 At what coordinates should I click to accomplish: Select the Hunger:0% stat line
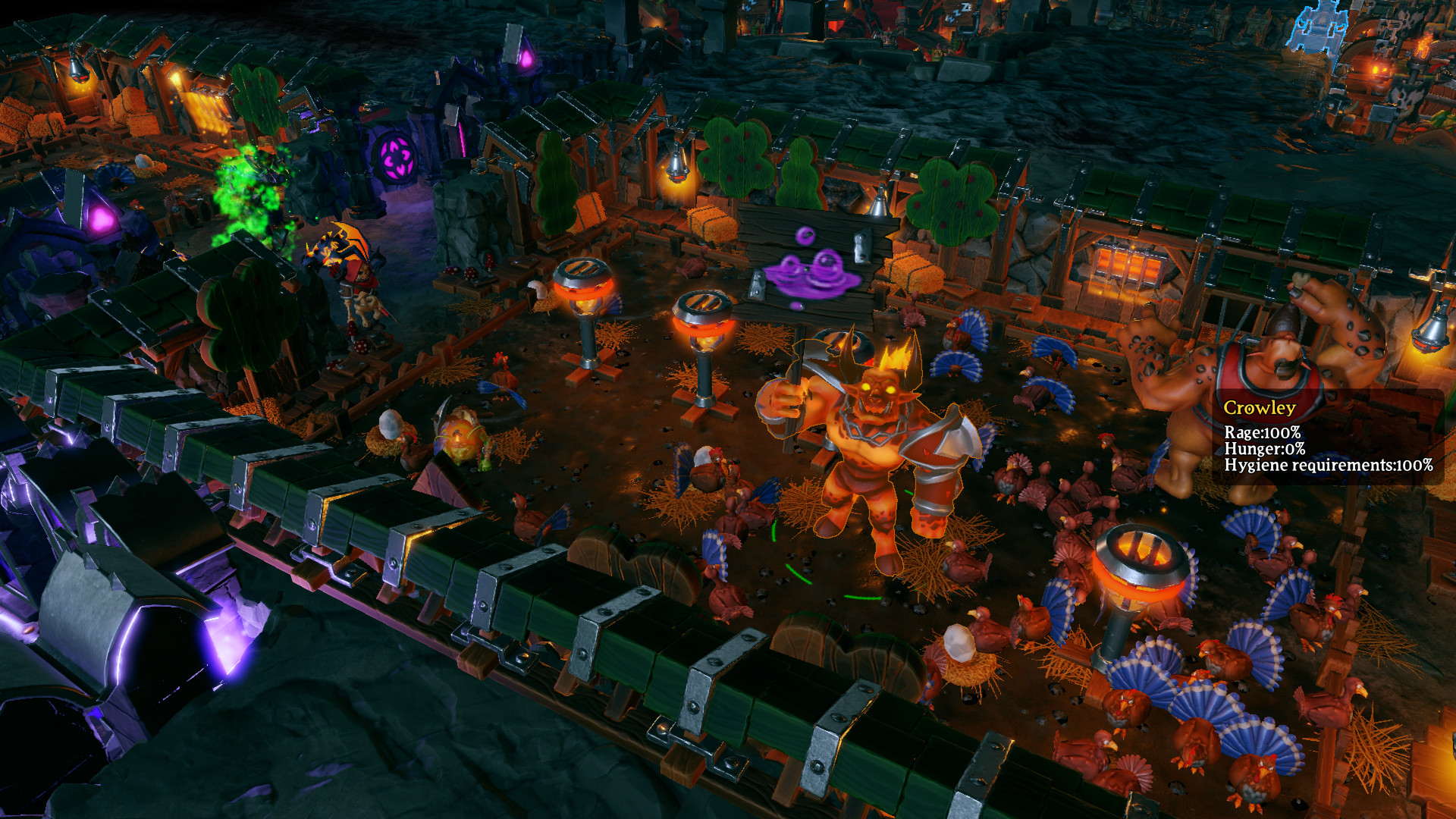point(1265,450)
